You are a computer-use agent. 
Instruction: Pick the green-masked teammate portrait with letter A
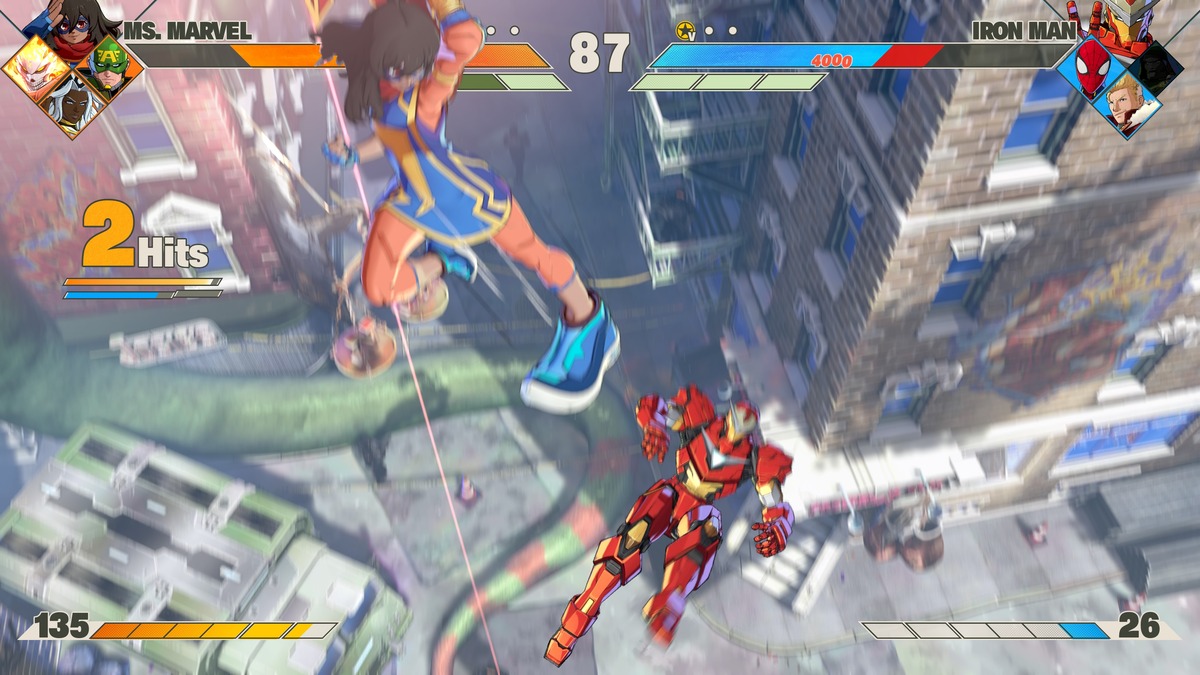click(108, 68)
